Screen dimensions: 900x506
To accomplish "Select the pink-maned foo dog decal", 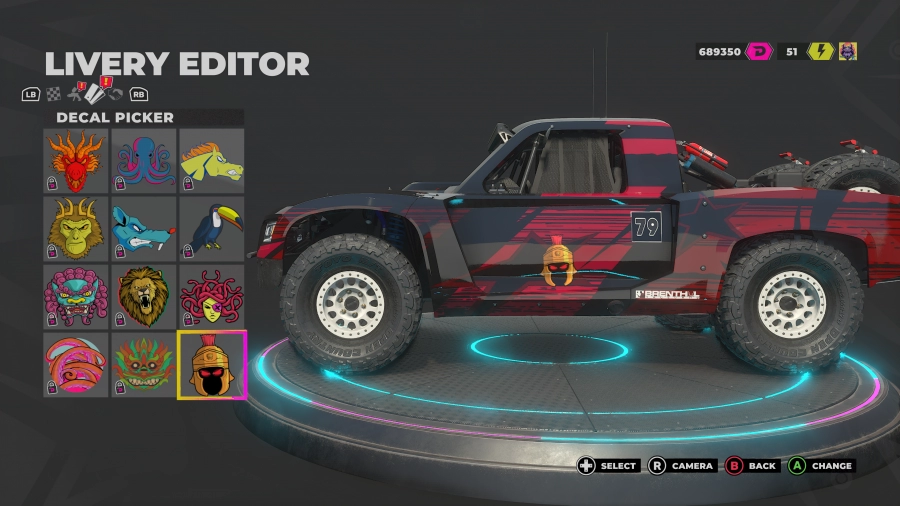I will [77, 296].
